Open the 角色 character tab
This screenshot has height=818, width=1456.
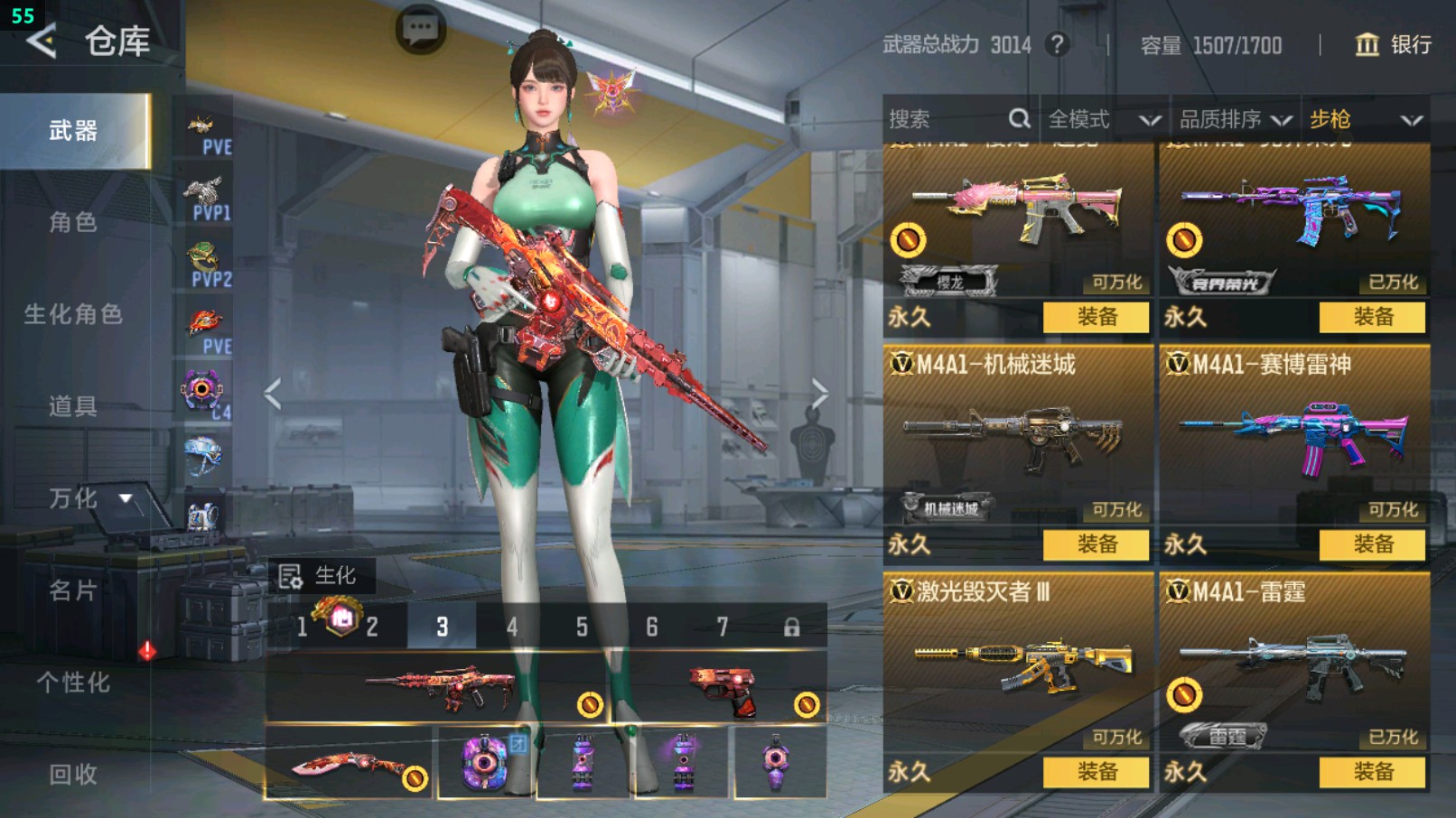click(73, 222)
